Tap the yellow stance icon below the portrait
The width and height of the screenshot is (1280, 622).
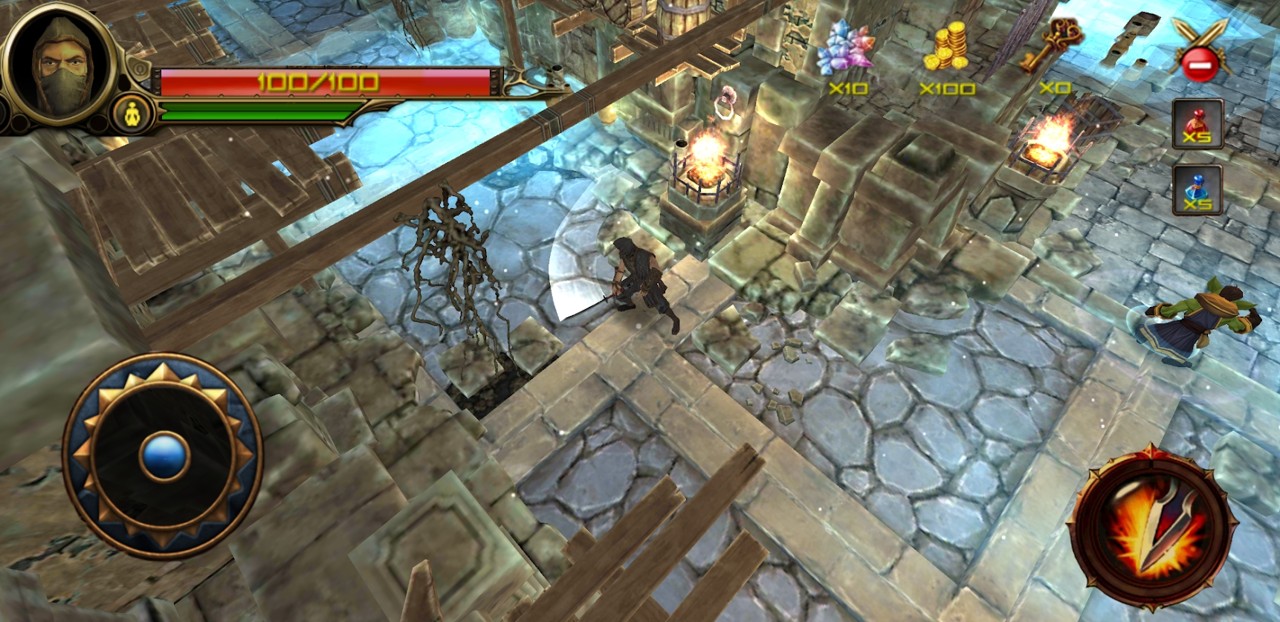click(132, 111)
